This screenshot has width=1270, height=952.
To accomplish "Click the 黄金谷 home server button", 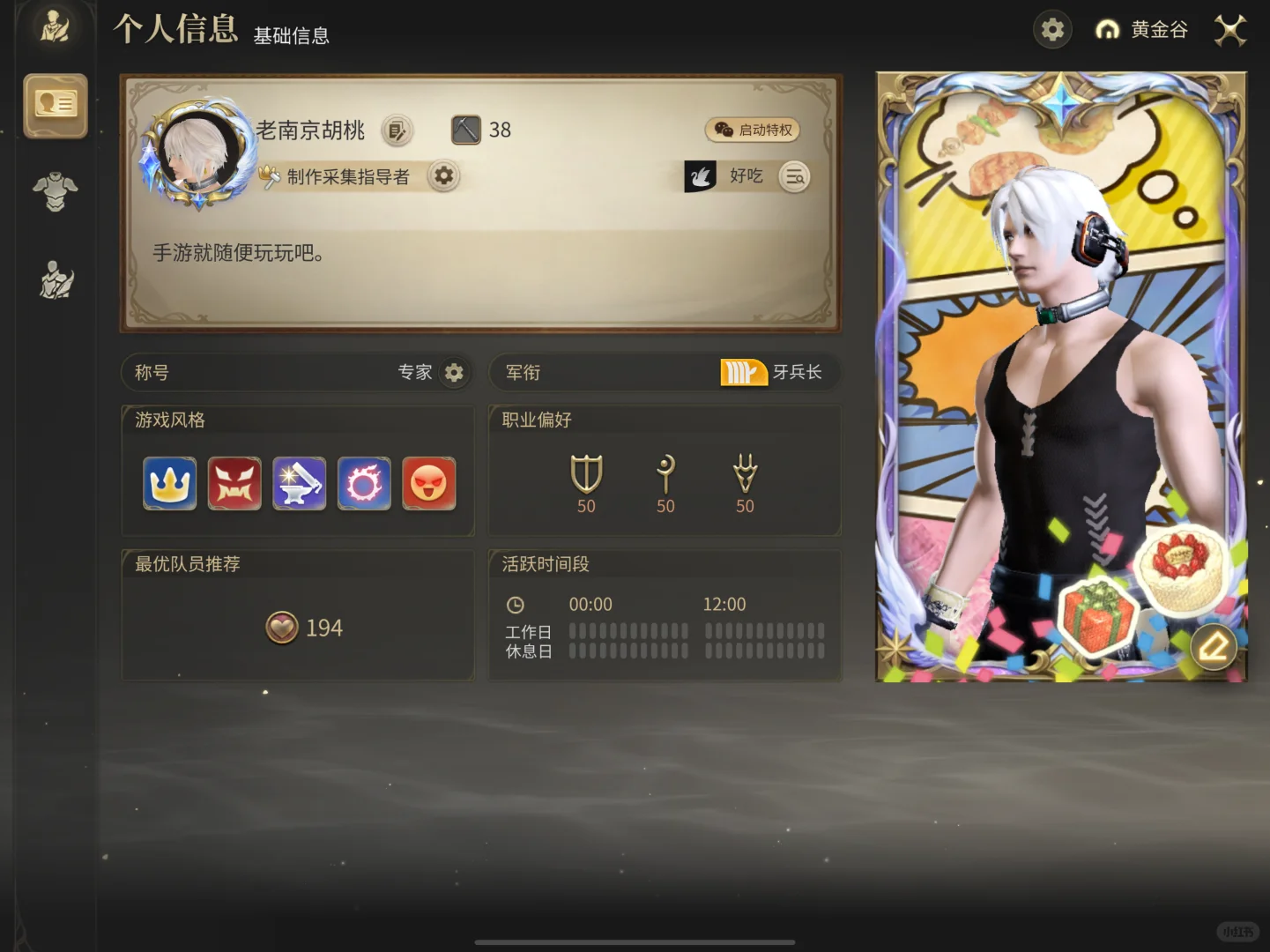I will [x=1143, y=29].
